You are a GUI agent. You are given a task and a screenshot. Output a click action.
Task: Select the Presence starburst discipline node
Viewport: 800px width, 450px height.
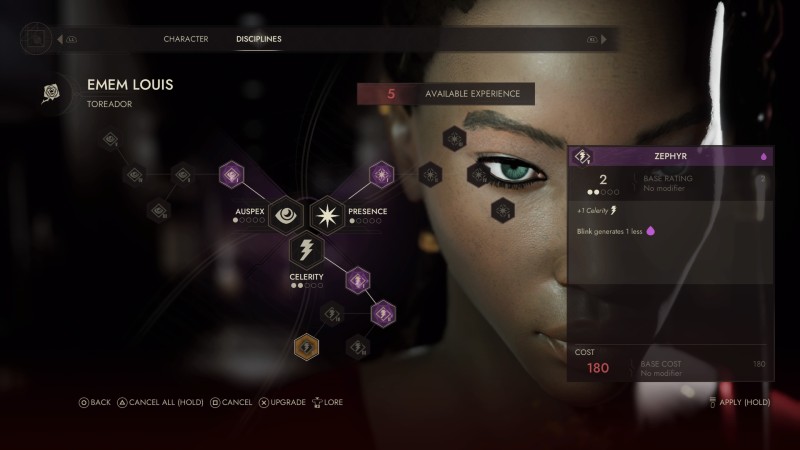pyautogui.click(x=327, y=212)
